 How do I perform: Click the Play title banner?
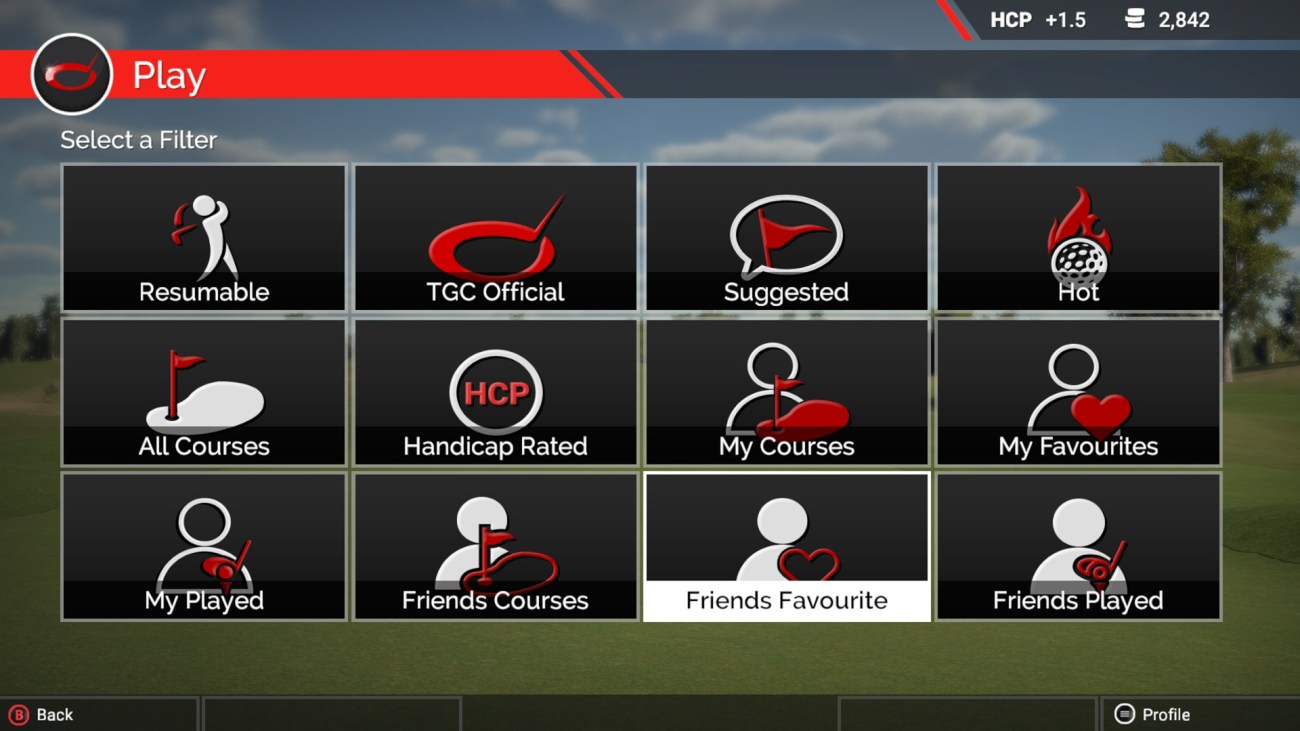pyautogui.click(x=168, y=74)
